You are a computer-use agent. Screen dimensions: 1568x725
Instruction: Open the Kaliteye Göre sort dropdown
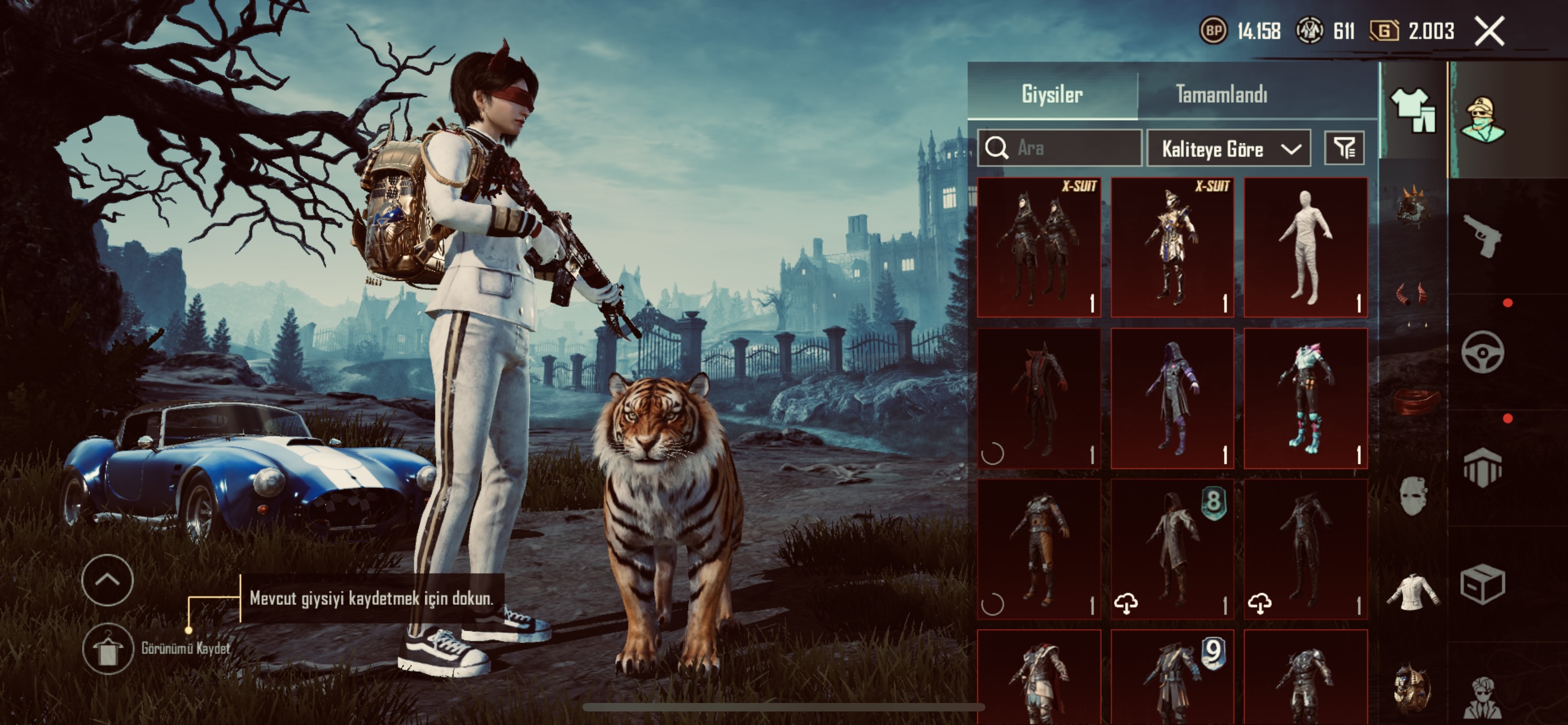point(1228,149)
